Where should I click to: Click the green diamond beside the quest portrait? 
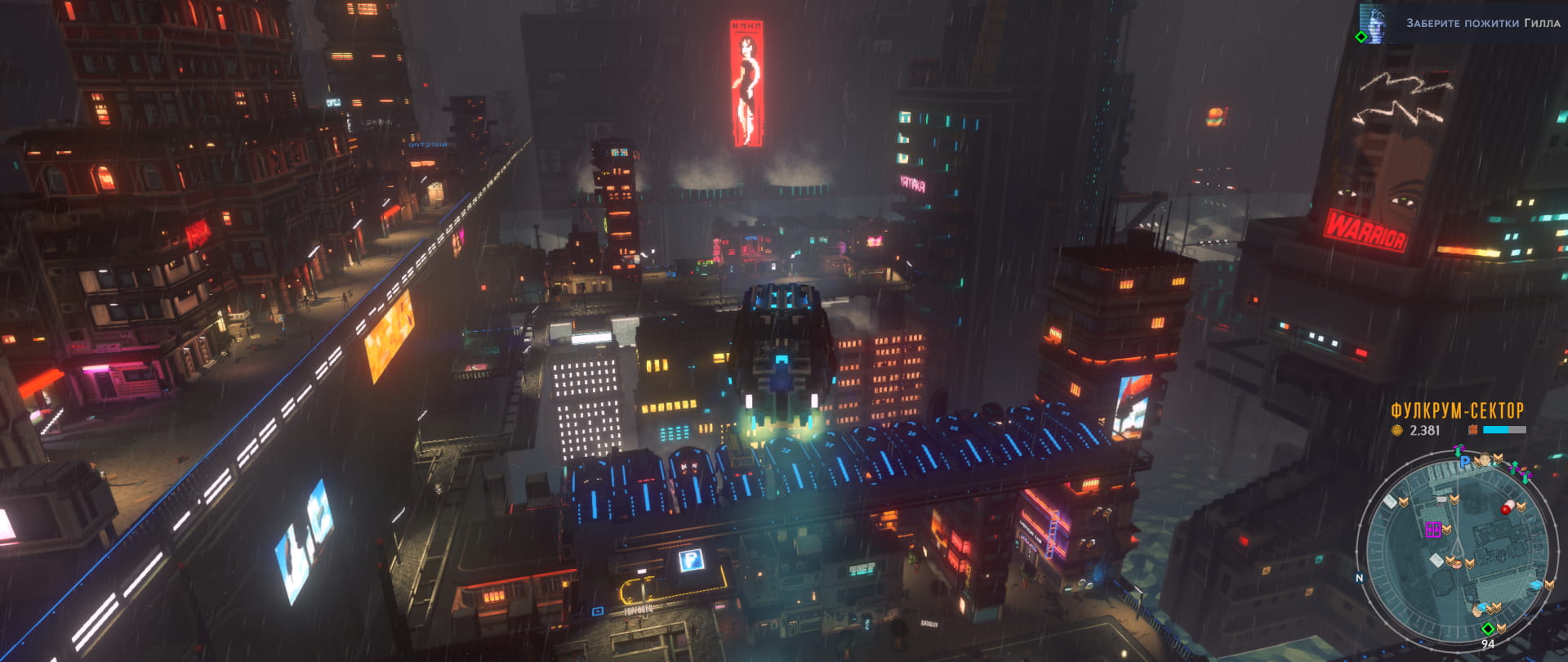click(x=1361, y=37)
